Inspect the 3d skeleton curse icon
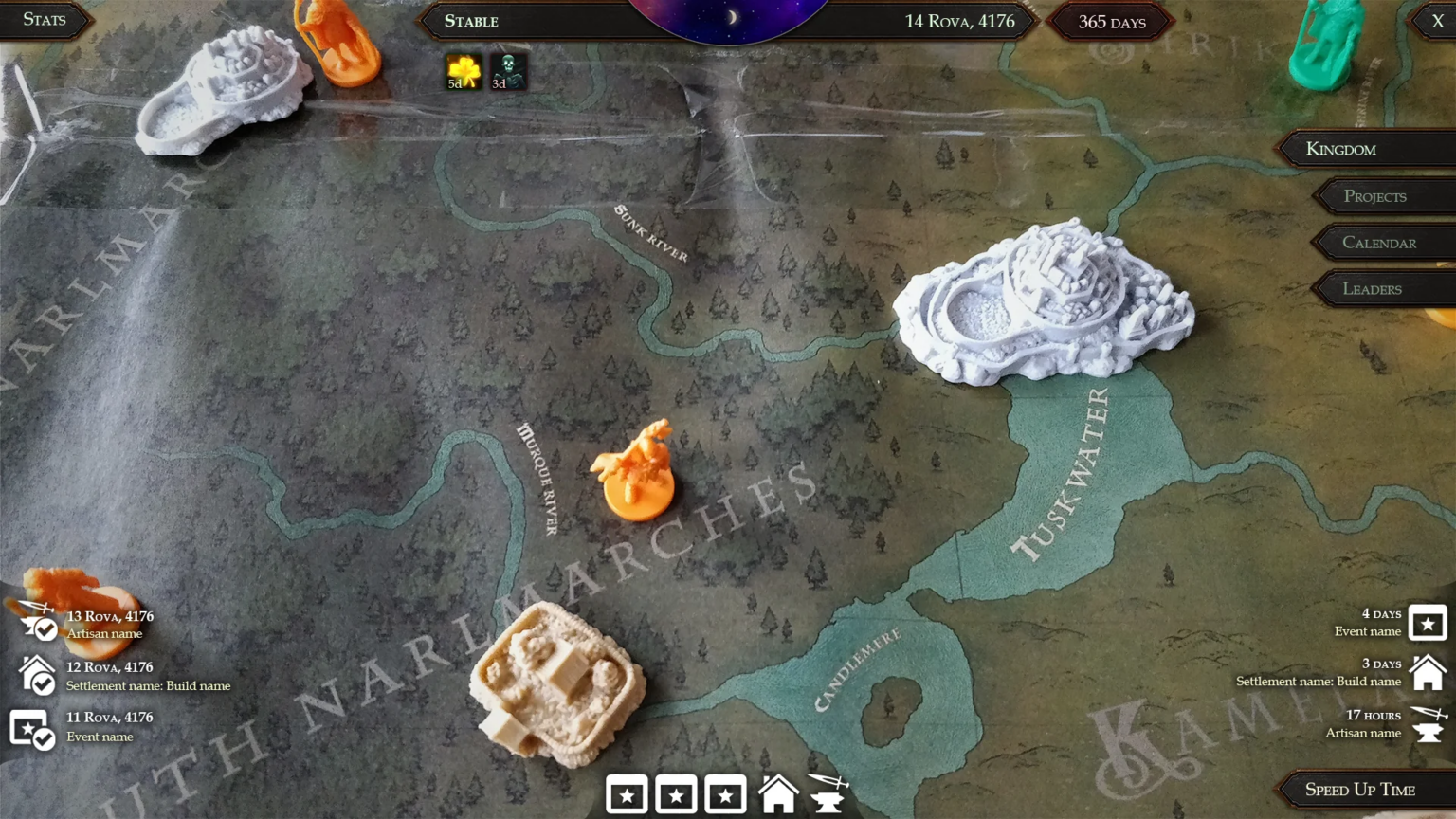The image size is (1456, 819). point(506,72)
